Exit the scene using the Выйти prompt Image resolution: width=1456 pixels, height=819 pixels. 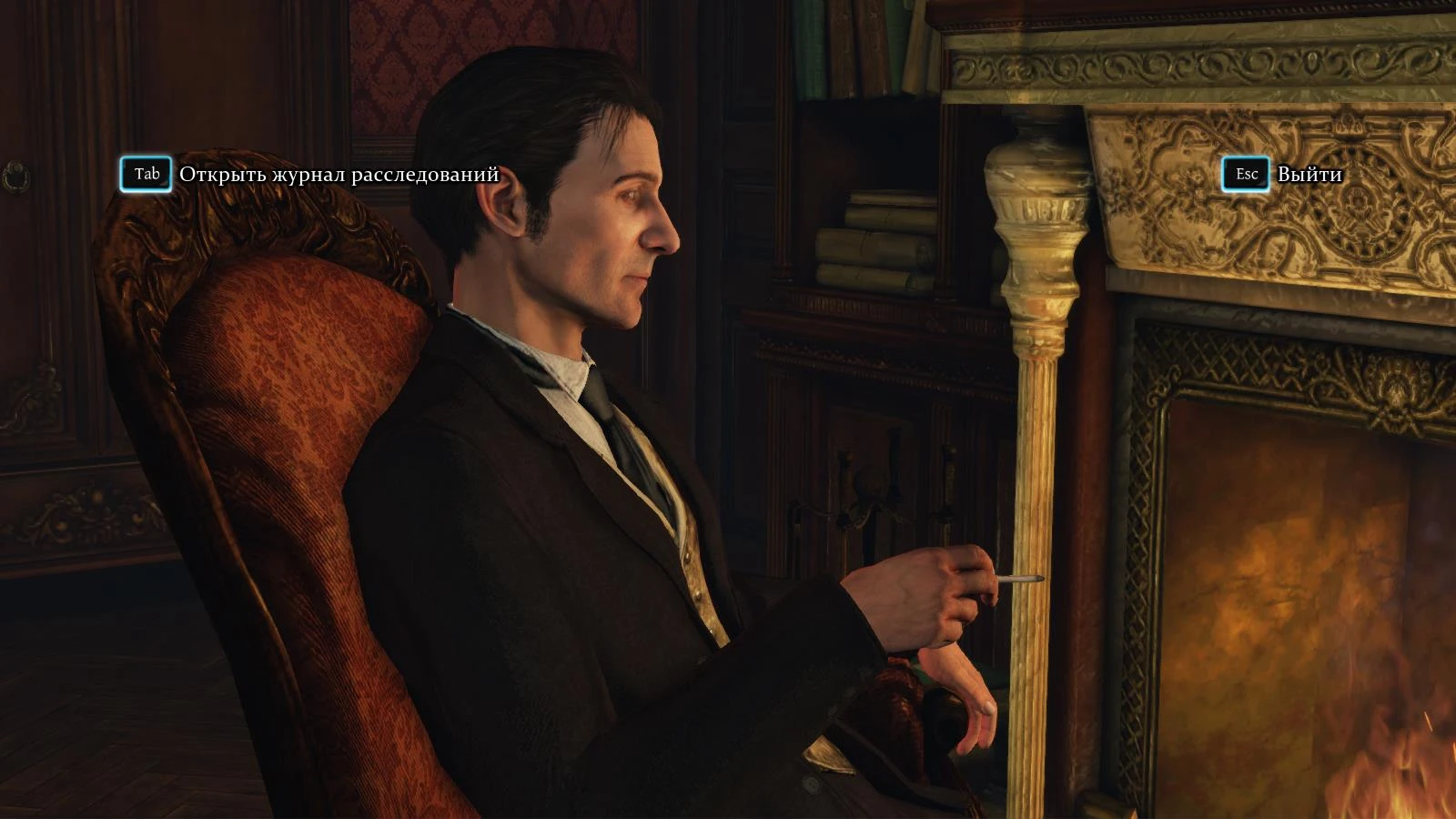coord(1245,173)
